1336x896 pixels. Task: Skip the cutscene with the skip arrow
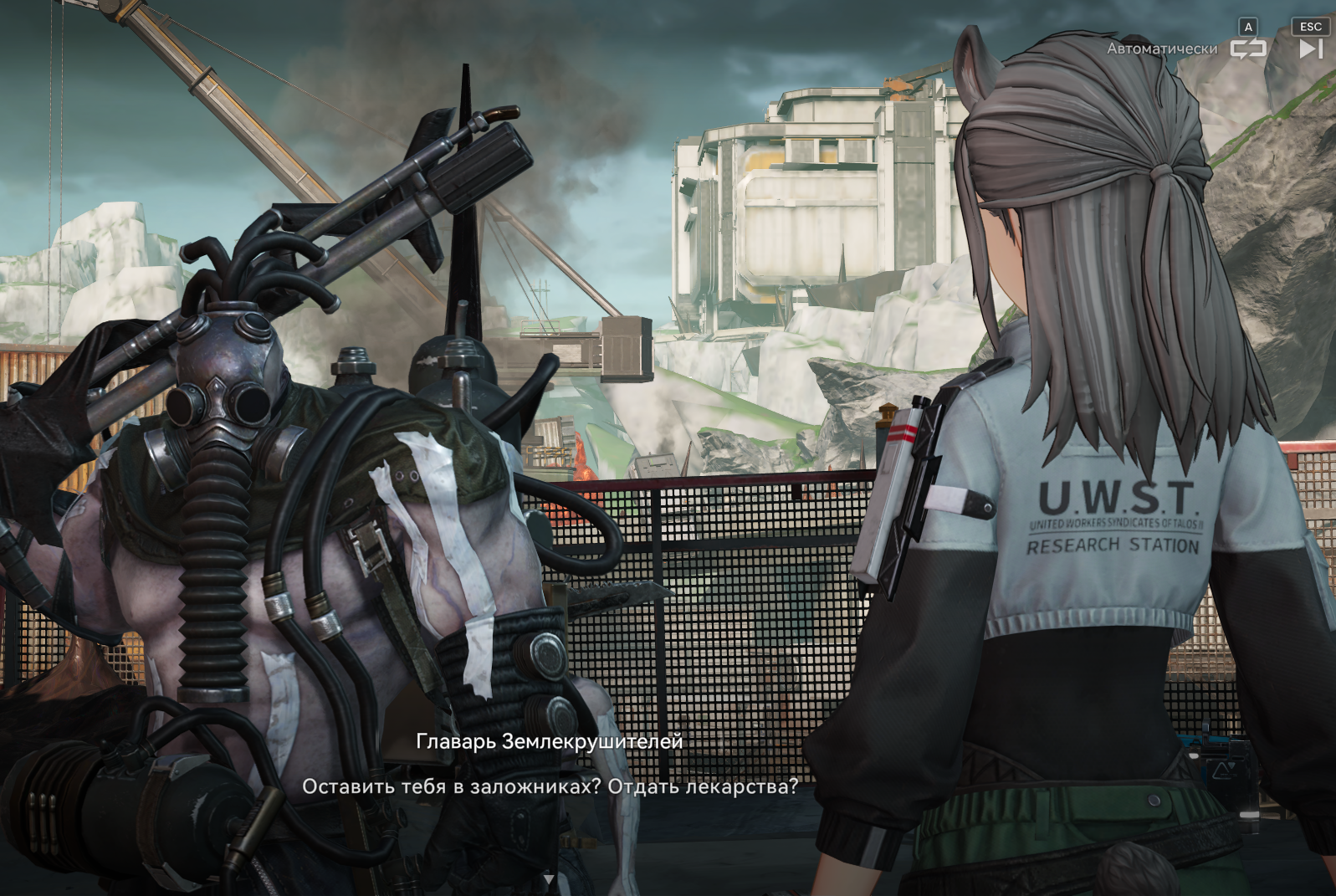pos(1311,49)
